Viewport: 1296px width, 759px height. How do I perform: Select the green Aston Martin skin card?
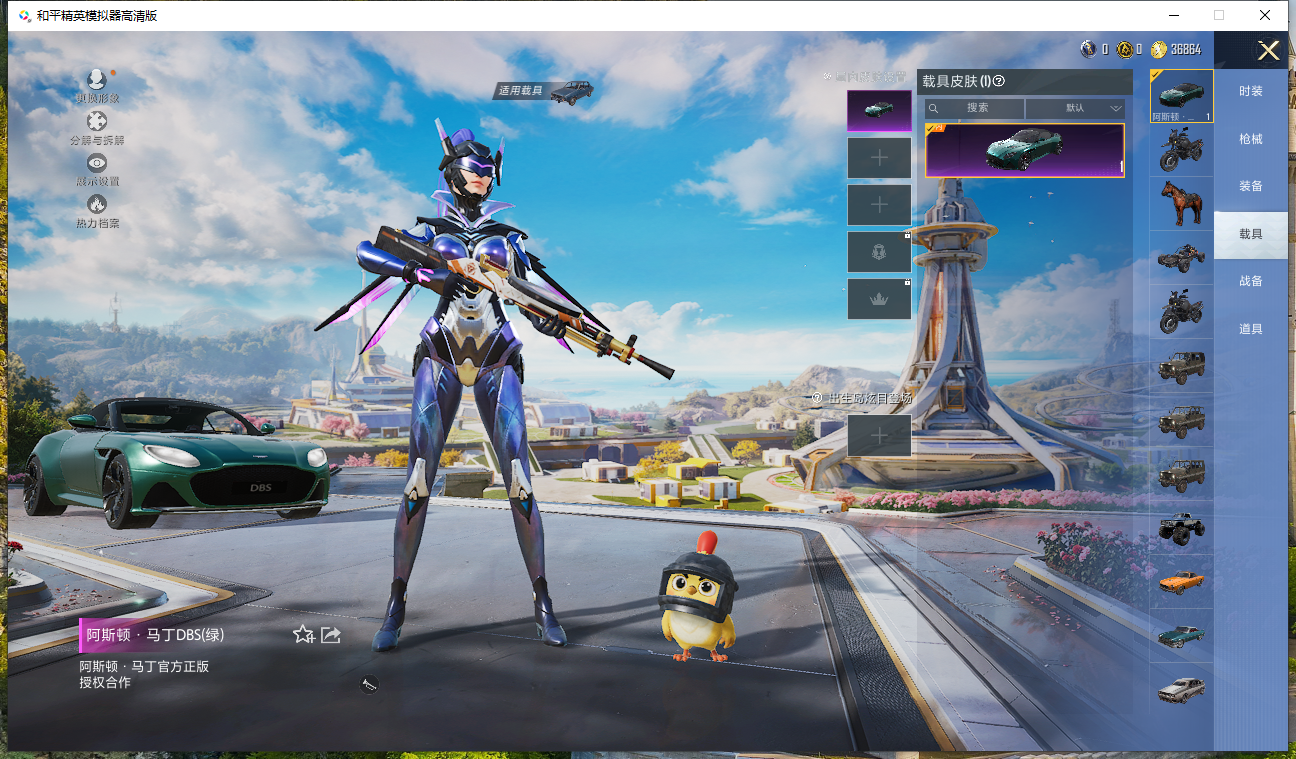[1024, 150]
